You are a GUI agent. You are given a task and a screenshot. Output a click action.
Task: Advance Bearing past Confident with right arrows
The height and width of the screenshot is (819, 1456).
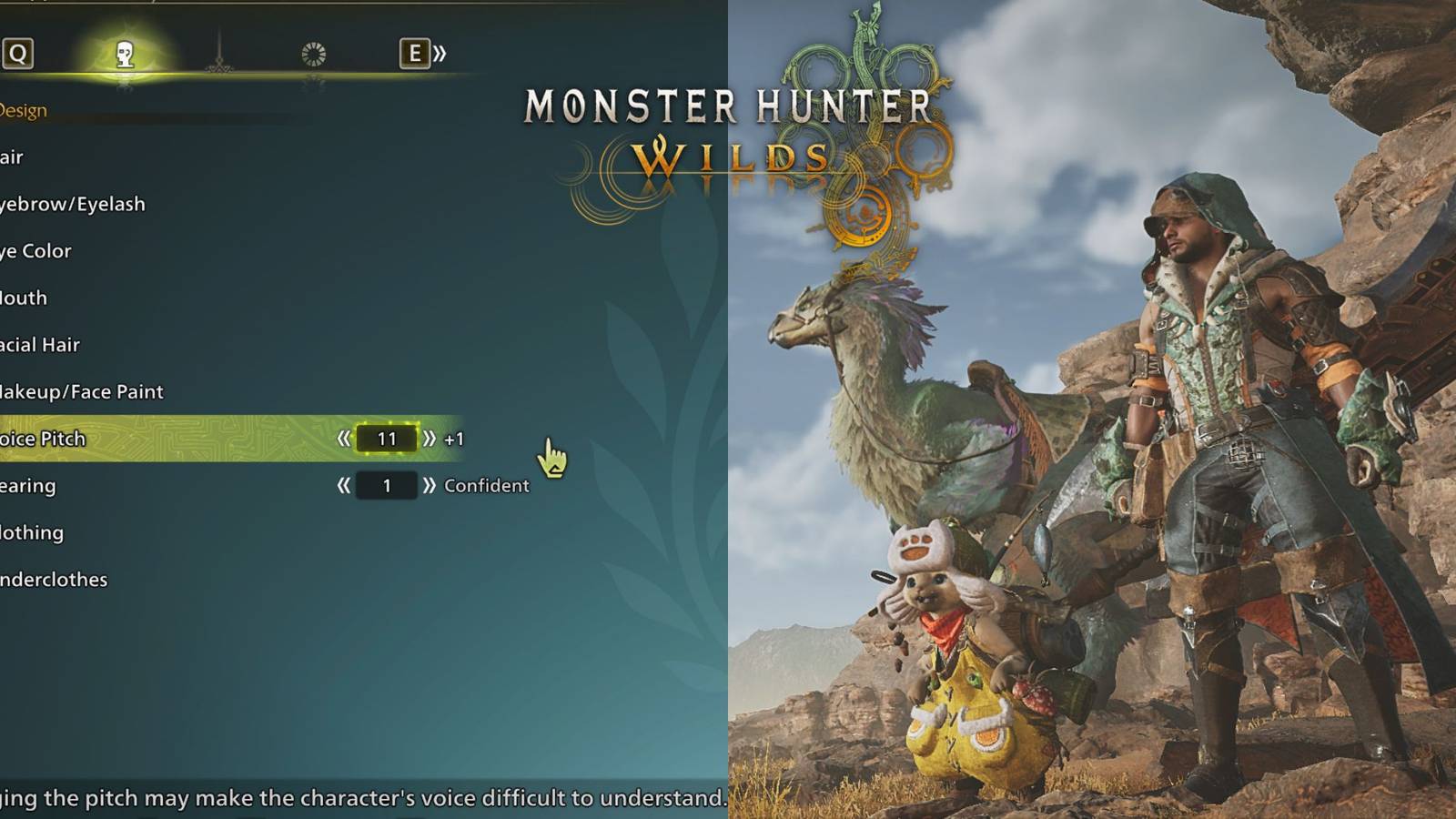coord(430,485)
